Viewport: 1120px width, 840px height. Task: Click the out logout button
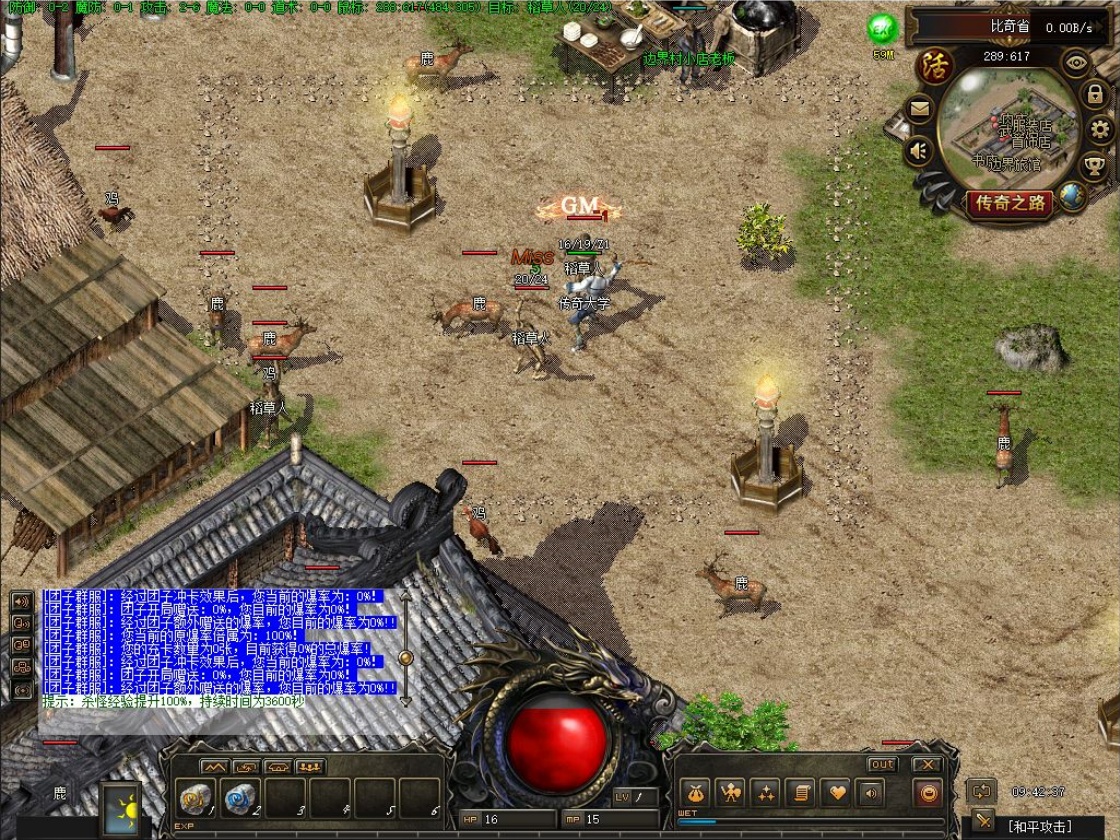click(x=882, y=765)
